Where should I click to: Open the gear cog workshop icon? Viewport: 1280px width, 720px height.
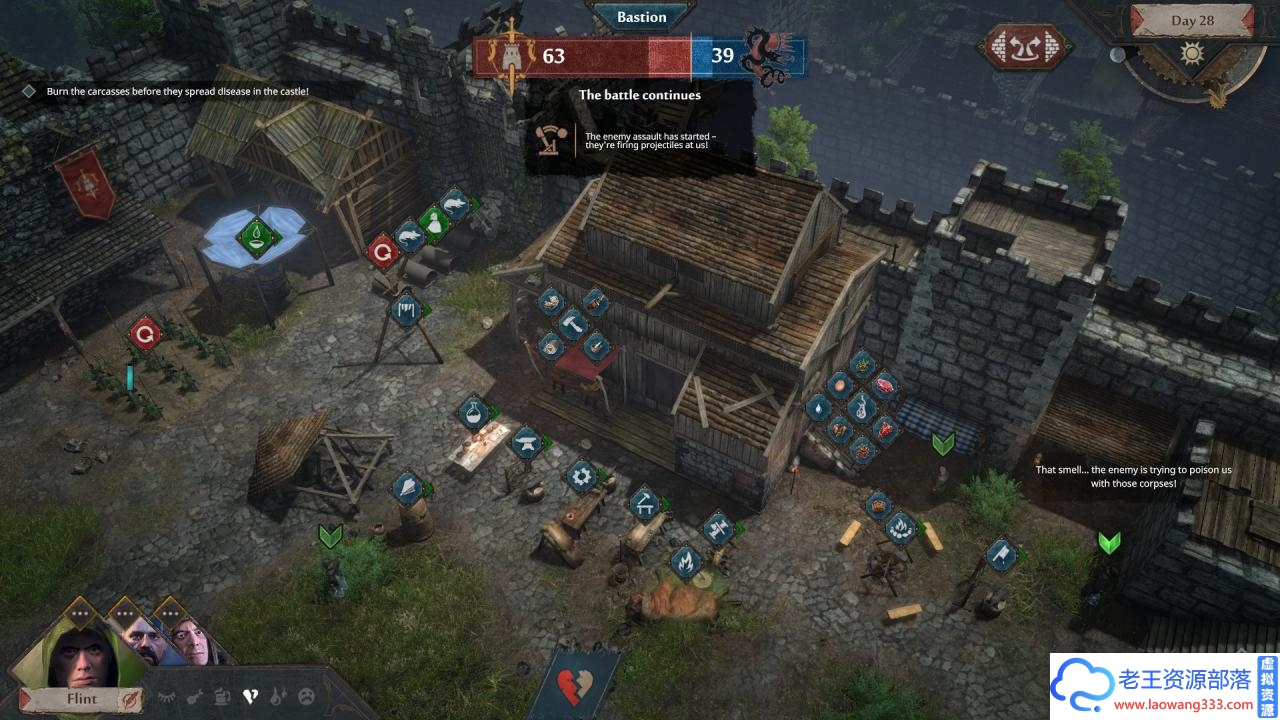[581, 475]
